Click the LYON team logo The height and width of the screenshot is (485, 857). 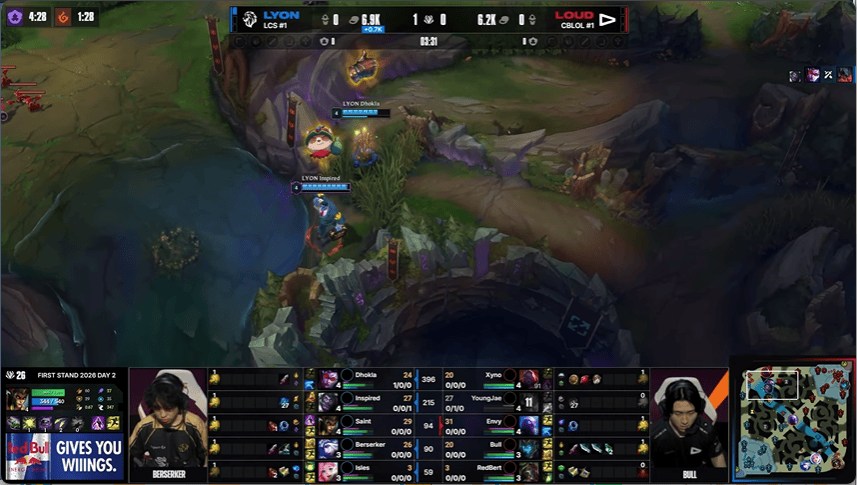point(250,20)
